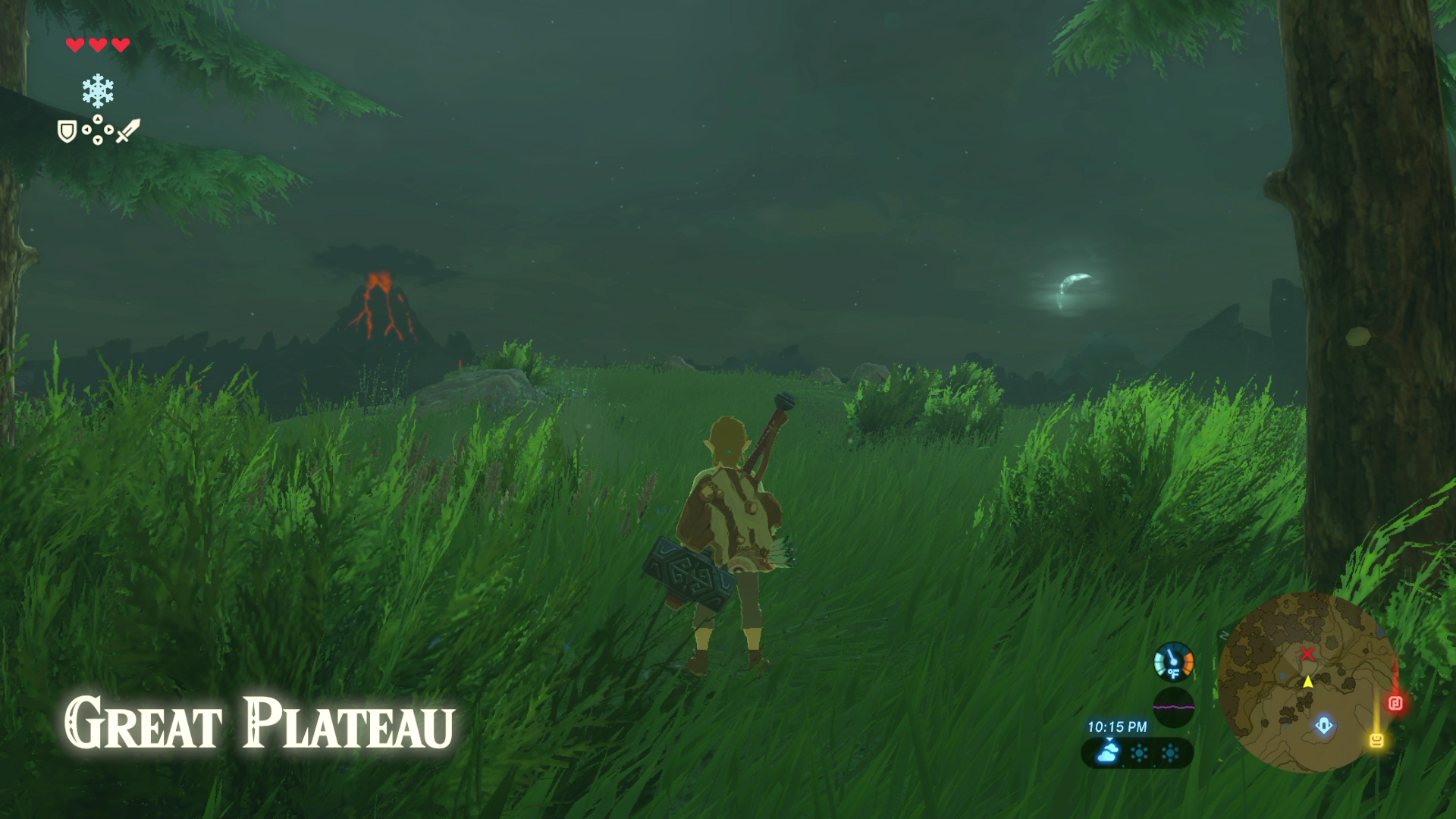1456x819 pixels.
Task: Select the yellow glowing pin on the minimap edge
Action: coord(1377,739)
